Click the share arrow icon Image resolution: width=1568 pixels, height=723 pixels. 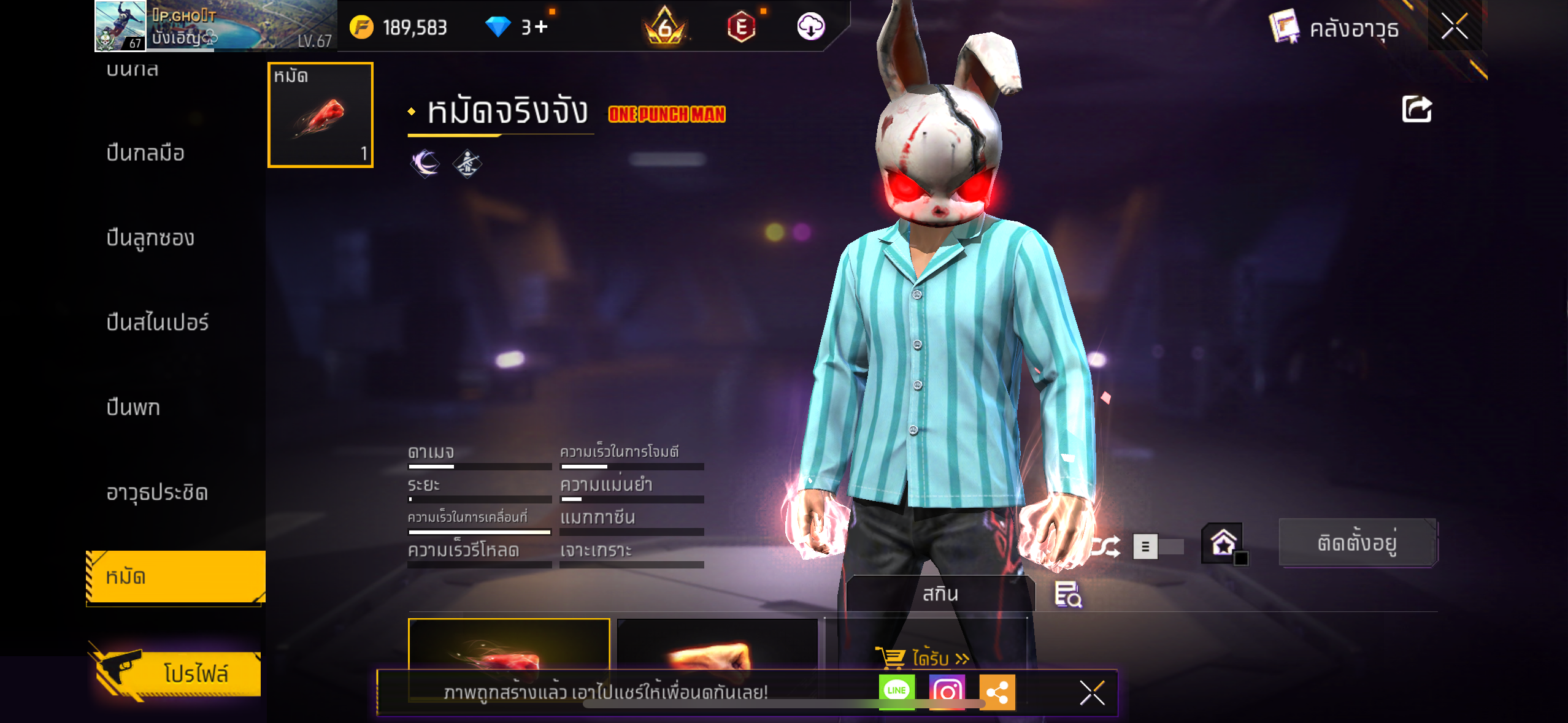1416,110
